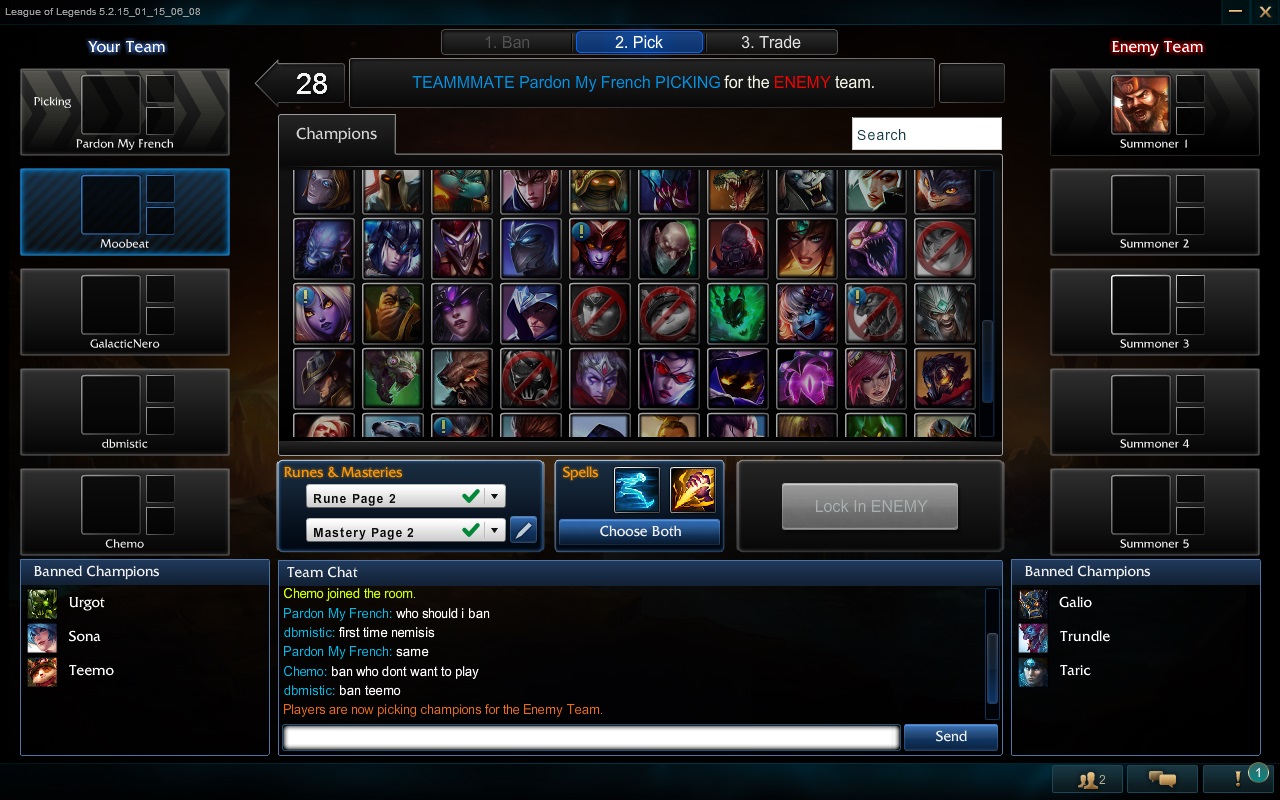Pick Vayne with the red glasses

[x=668, y=378]
